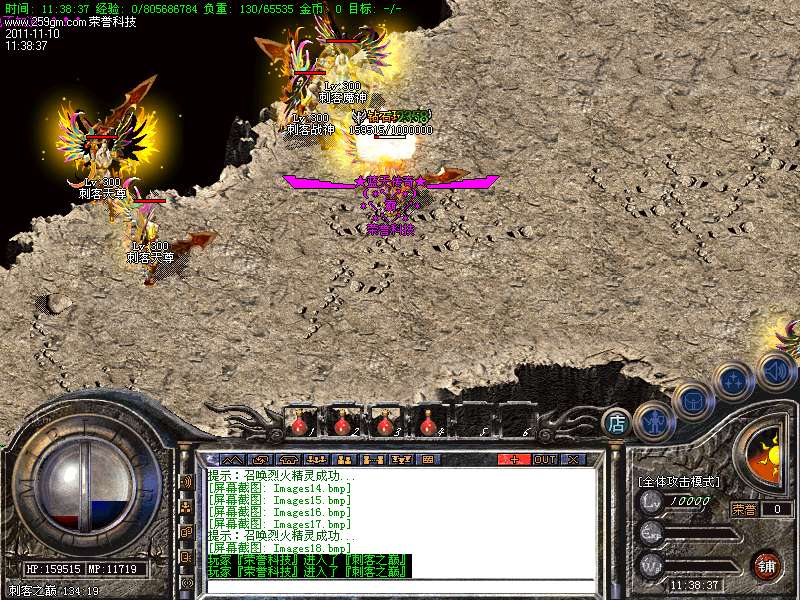This screenshot has width=800, height=600.
Task: Use the red potion in belt slot 3
Action: pyautogui.click(x=385, y=424)
